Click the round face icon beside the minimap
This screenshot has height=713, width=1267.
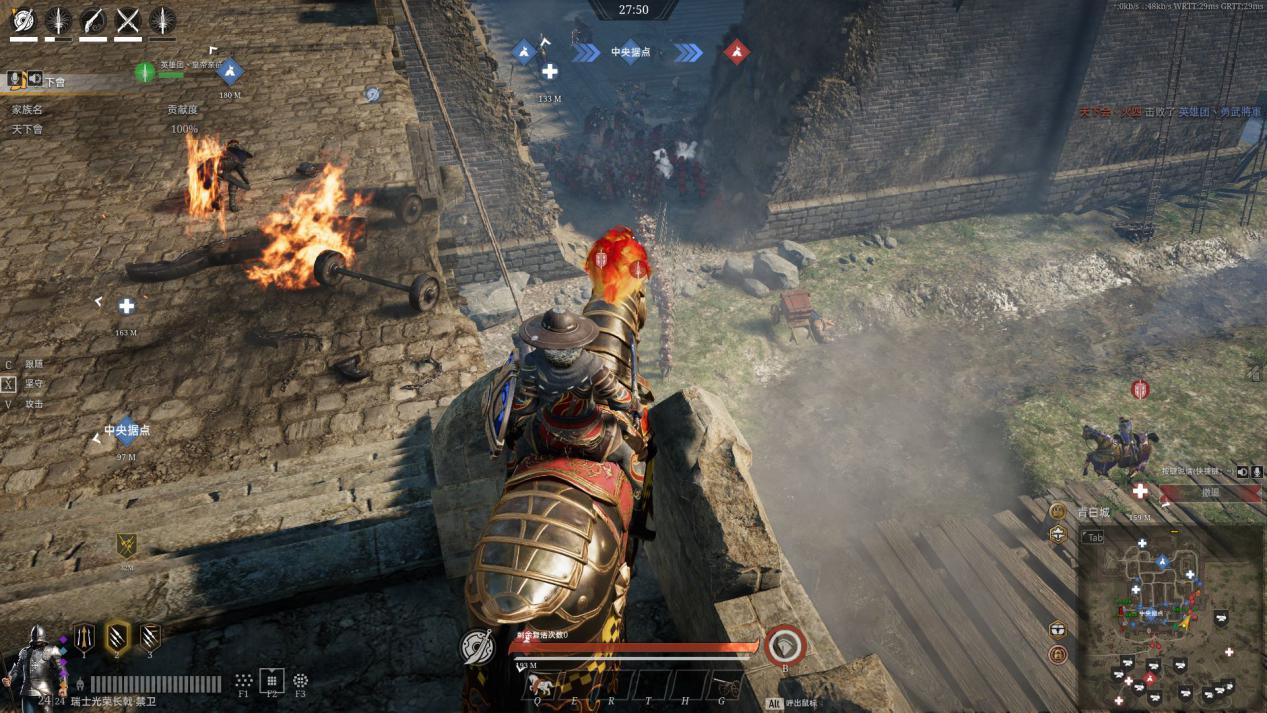tap(1058, 511)
